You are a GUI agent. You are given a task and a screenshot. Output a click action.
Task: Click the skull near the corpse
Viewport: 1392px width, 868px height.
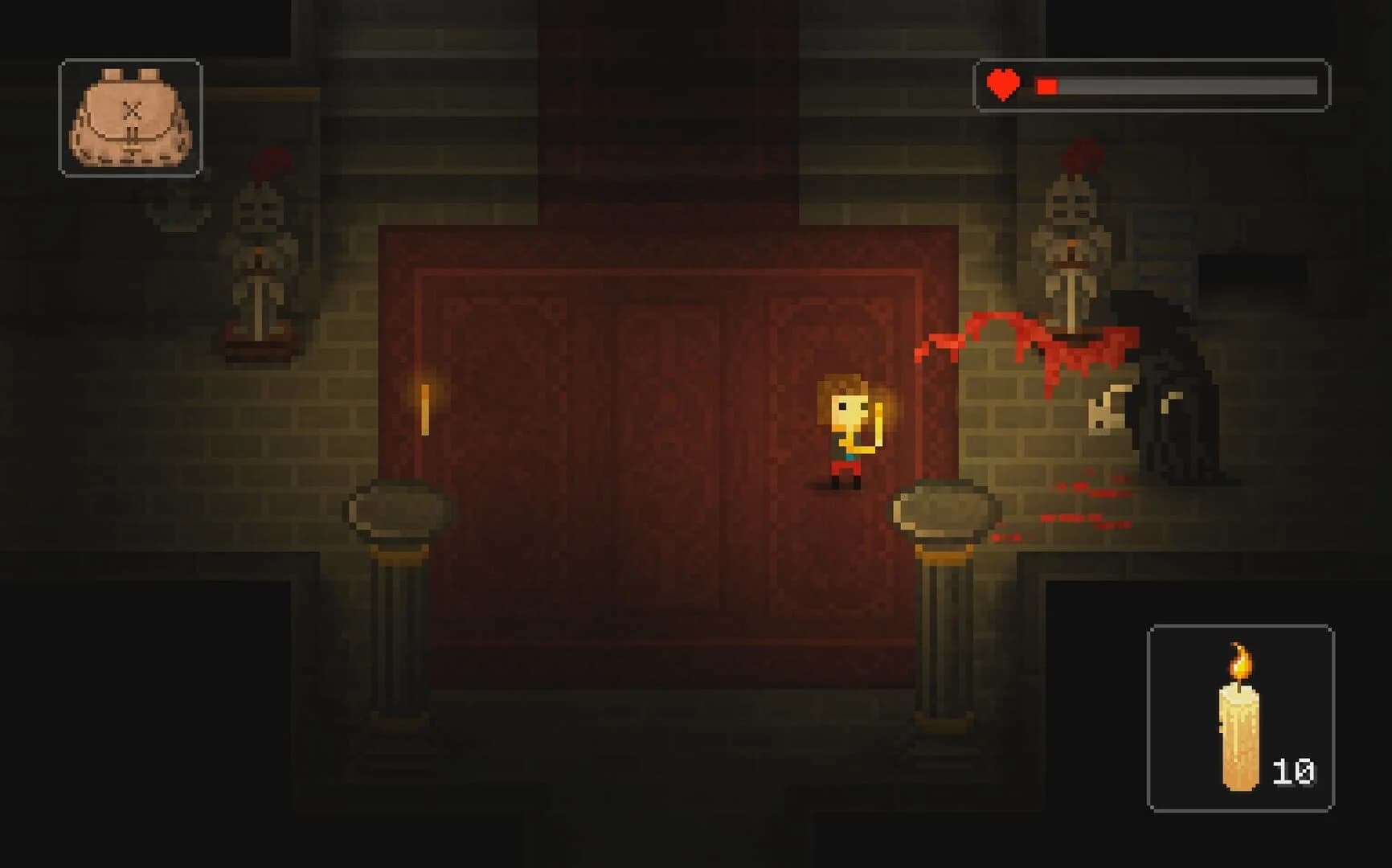pyautogui.click(x=1109, y=406)
